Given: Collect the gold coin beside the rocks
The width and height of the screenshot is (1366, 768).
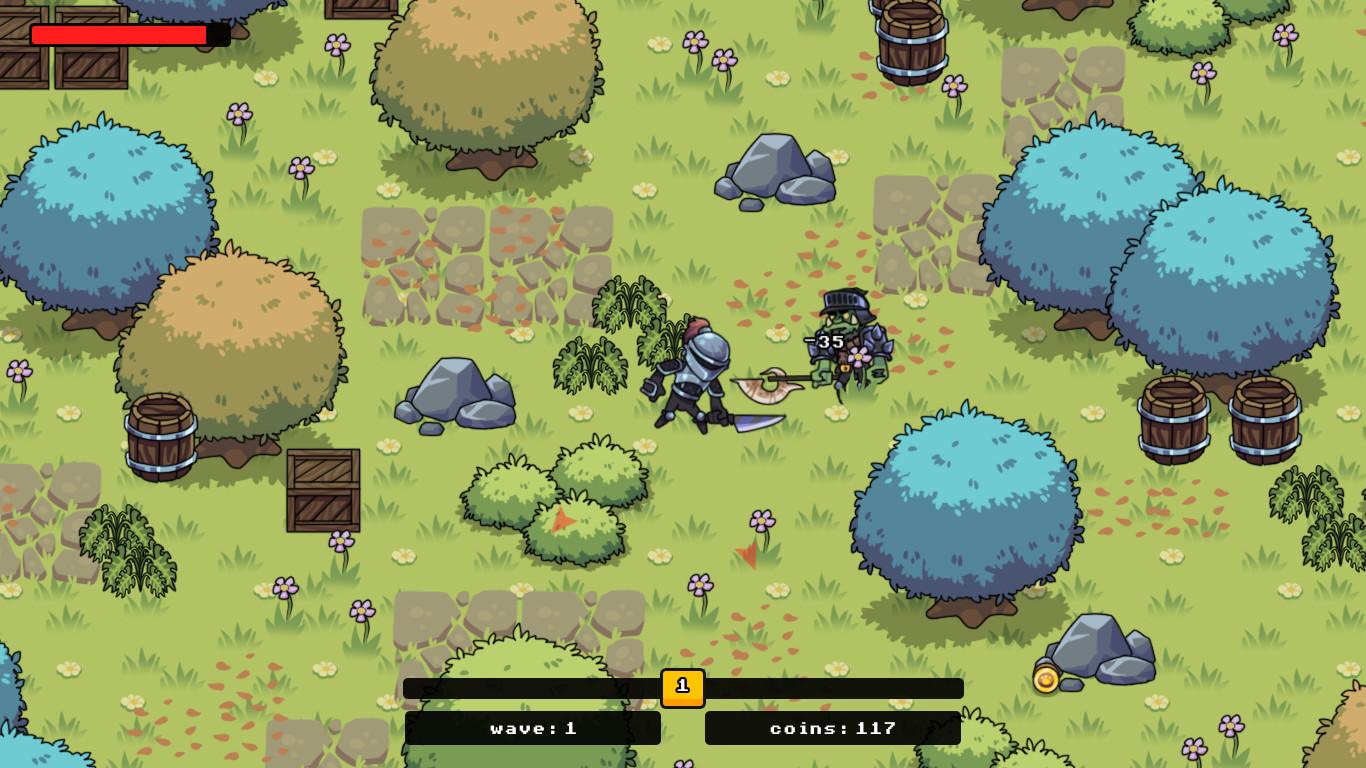Looking at the screenshot, I should [x=1046, y=679].
